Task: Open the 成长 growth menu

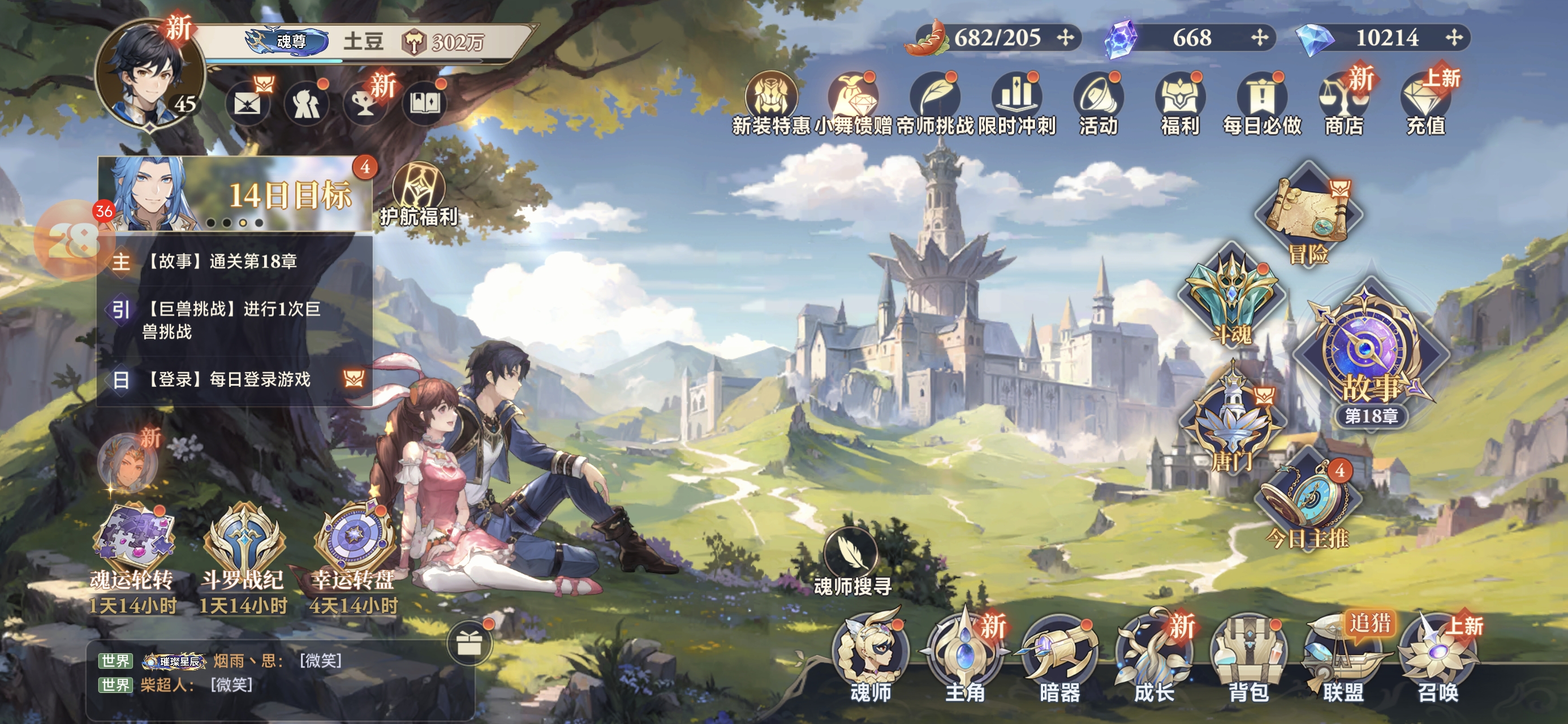Action: 1153,657
